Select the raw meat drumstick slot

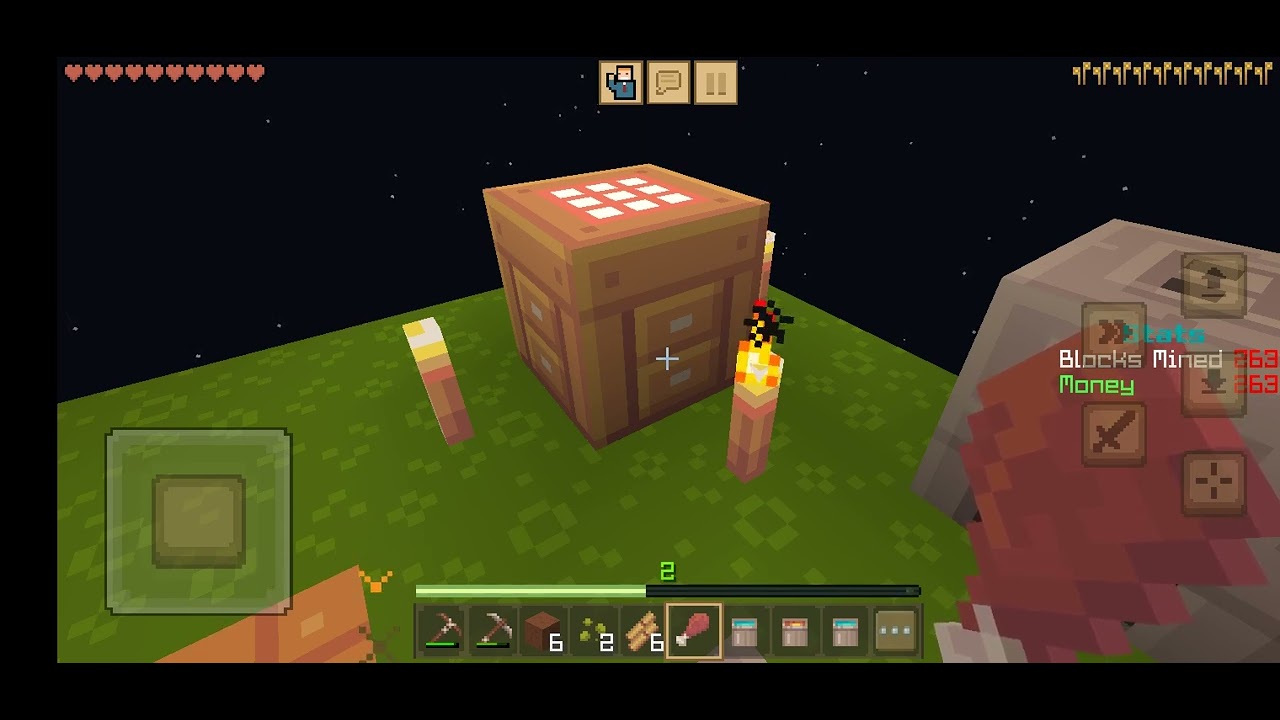click(x=694, y=632)
